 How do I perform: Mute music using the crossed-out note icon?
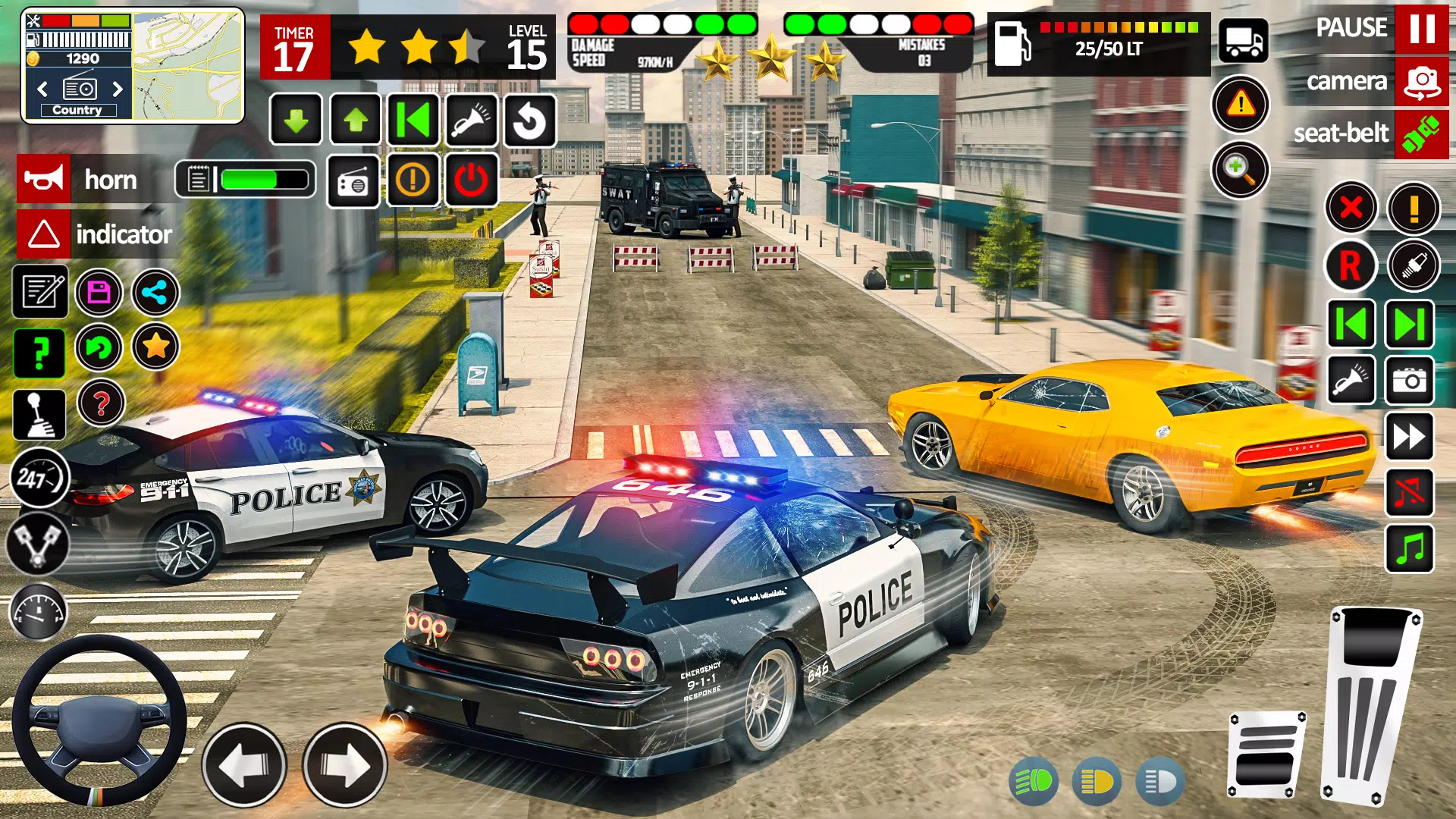(x=1411, y=494)
